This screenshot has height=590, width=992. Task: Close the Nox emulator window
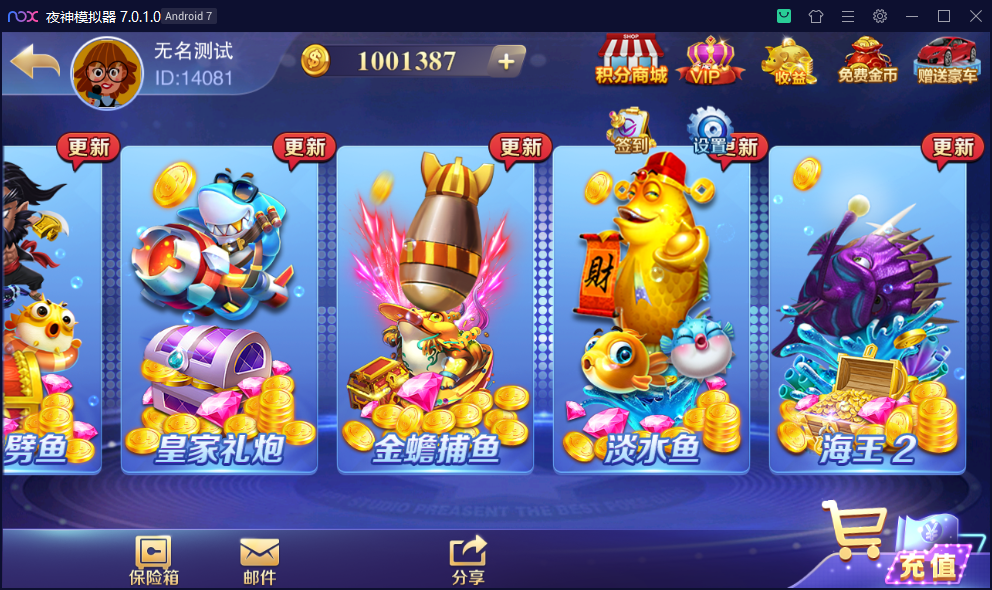click(975, 16)
